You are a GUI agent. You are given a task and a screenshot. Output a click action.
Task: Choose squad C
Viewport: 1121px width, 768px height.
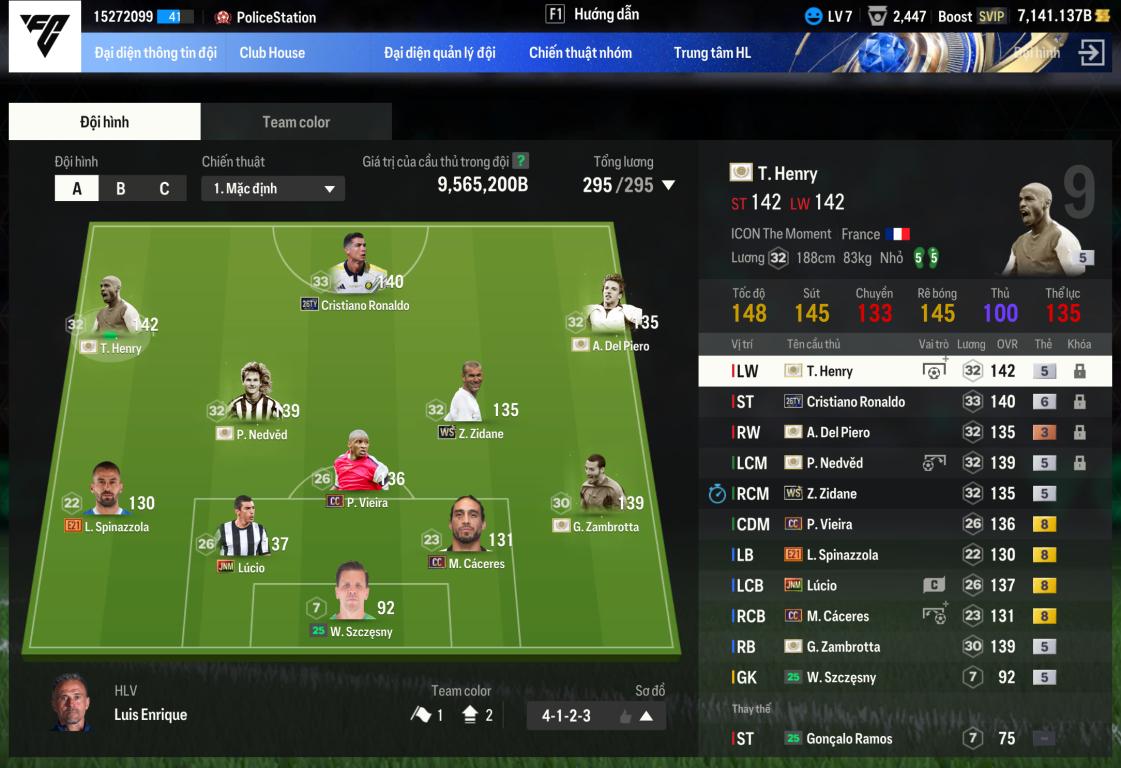pos(164,189)
